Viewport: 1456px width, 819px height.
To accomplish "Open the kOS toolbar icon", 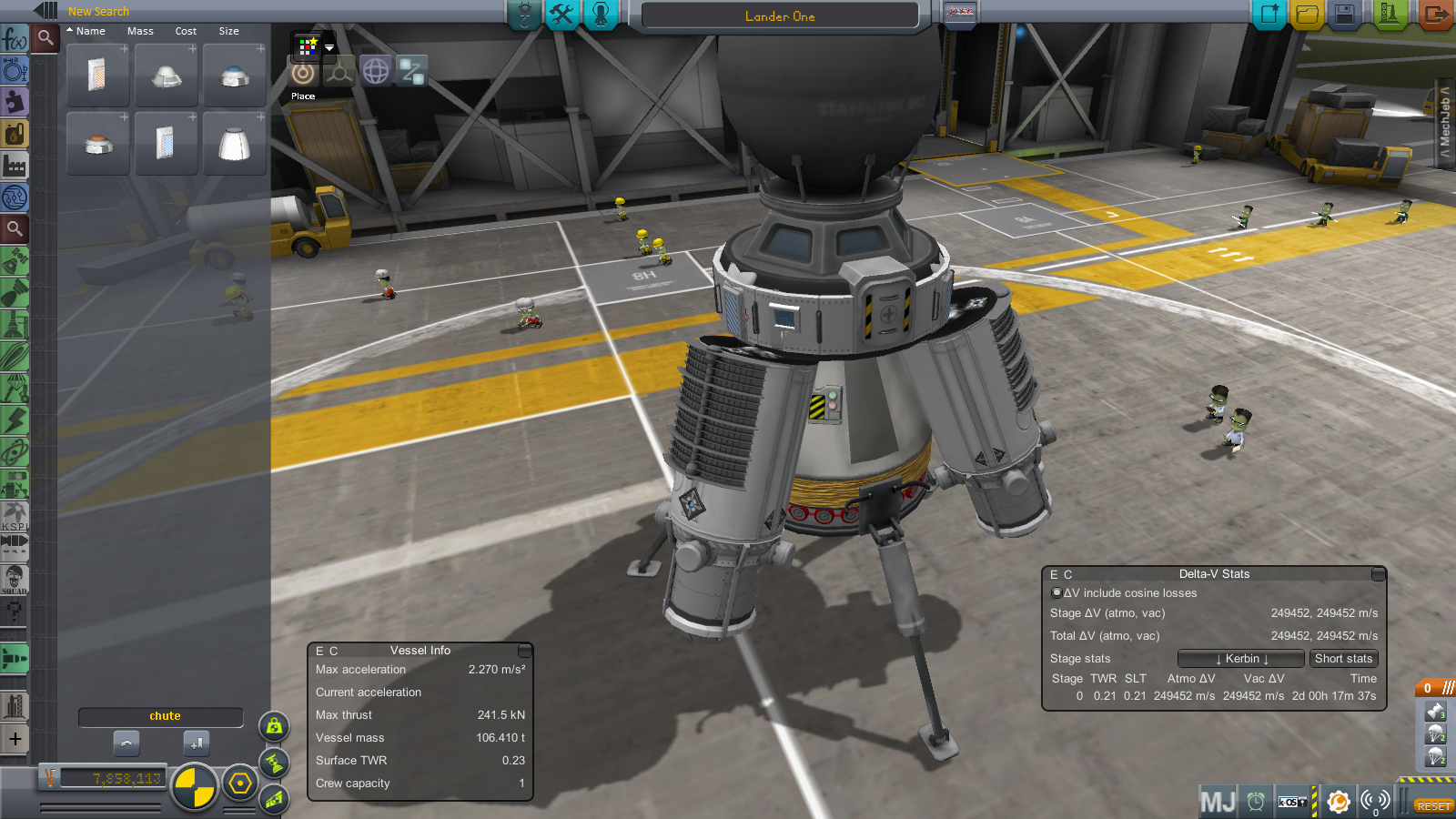I will (x=1293, y=802).
